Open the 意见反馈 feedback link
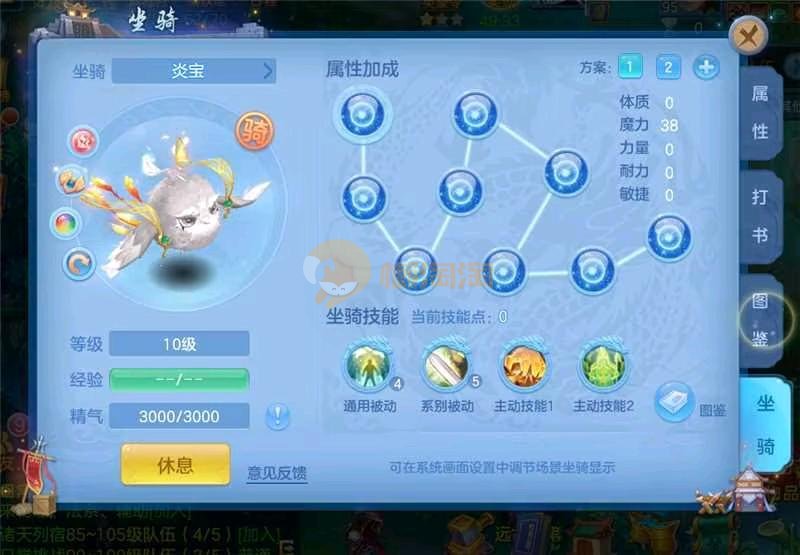Viewport: 800px width, 555px height. [277, 472]
